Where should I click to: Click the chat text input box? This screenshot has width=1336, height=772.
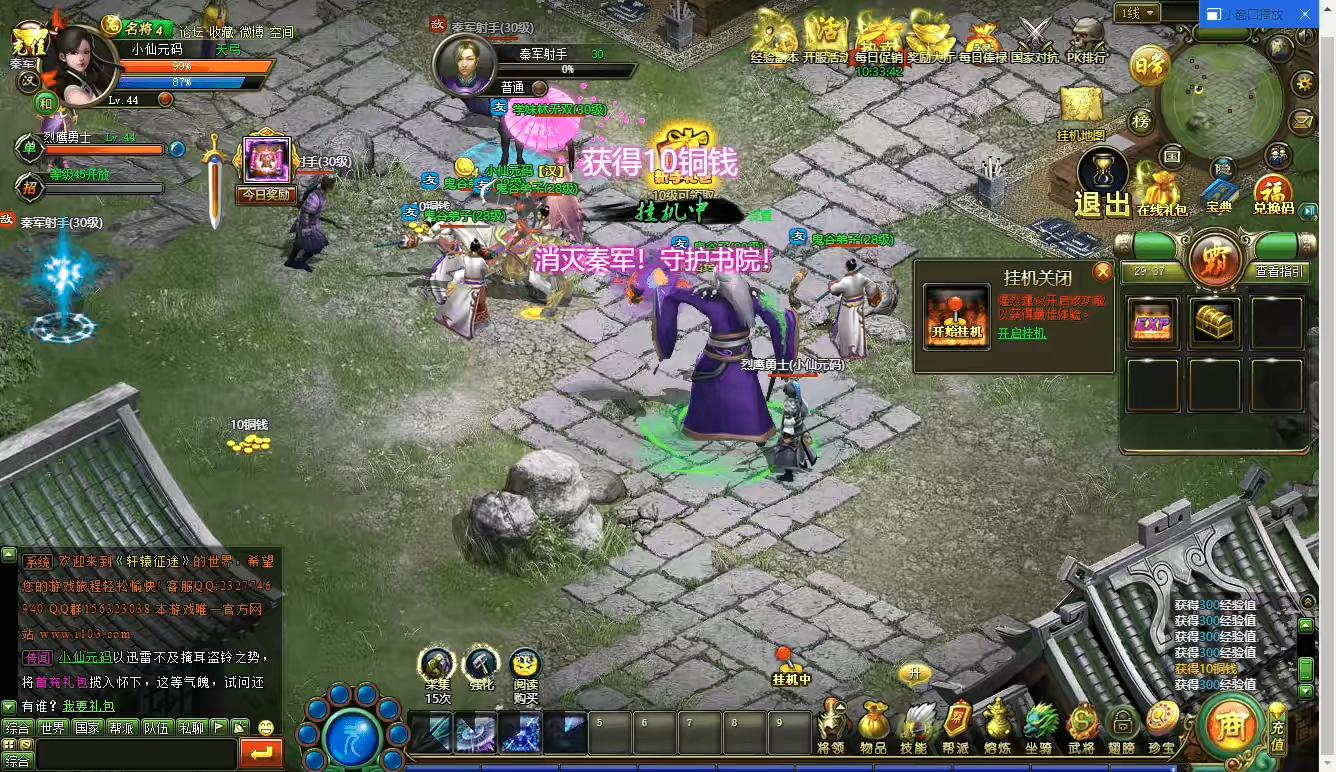click(x=135, y=753)
